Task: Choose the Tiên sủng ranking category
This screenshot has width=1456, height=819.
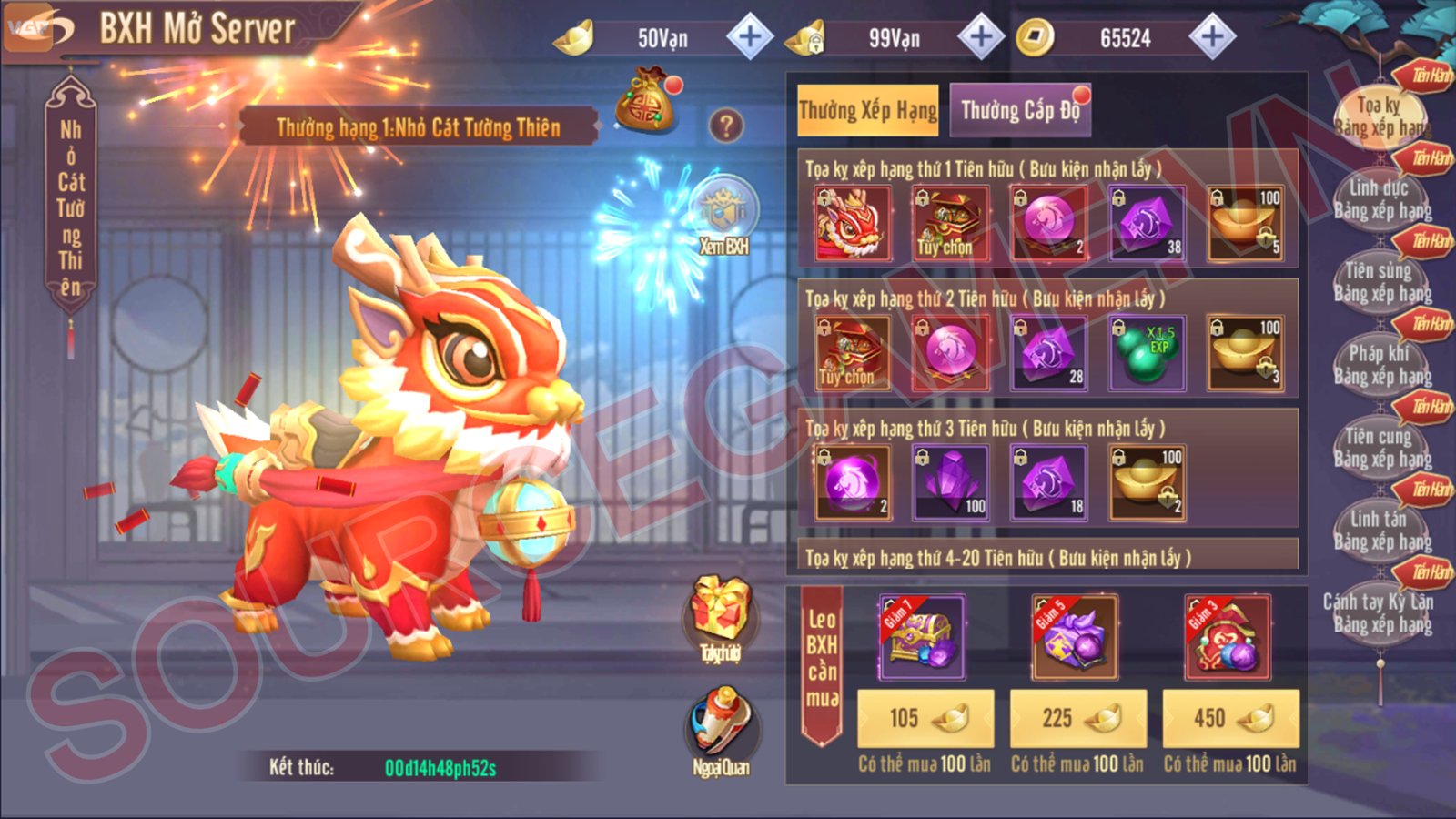Action: pos(1380,282)
